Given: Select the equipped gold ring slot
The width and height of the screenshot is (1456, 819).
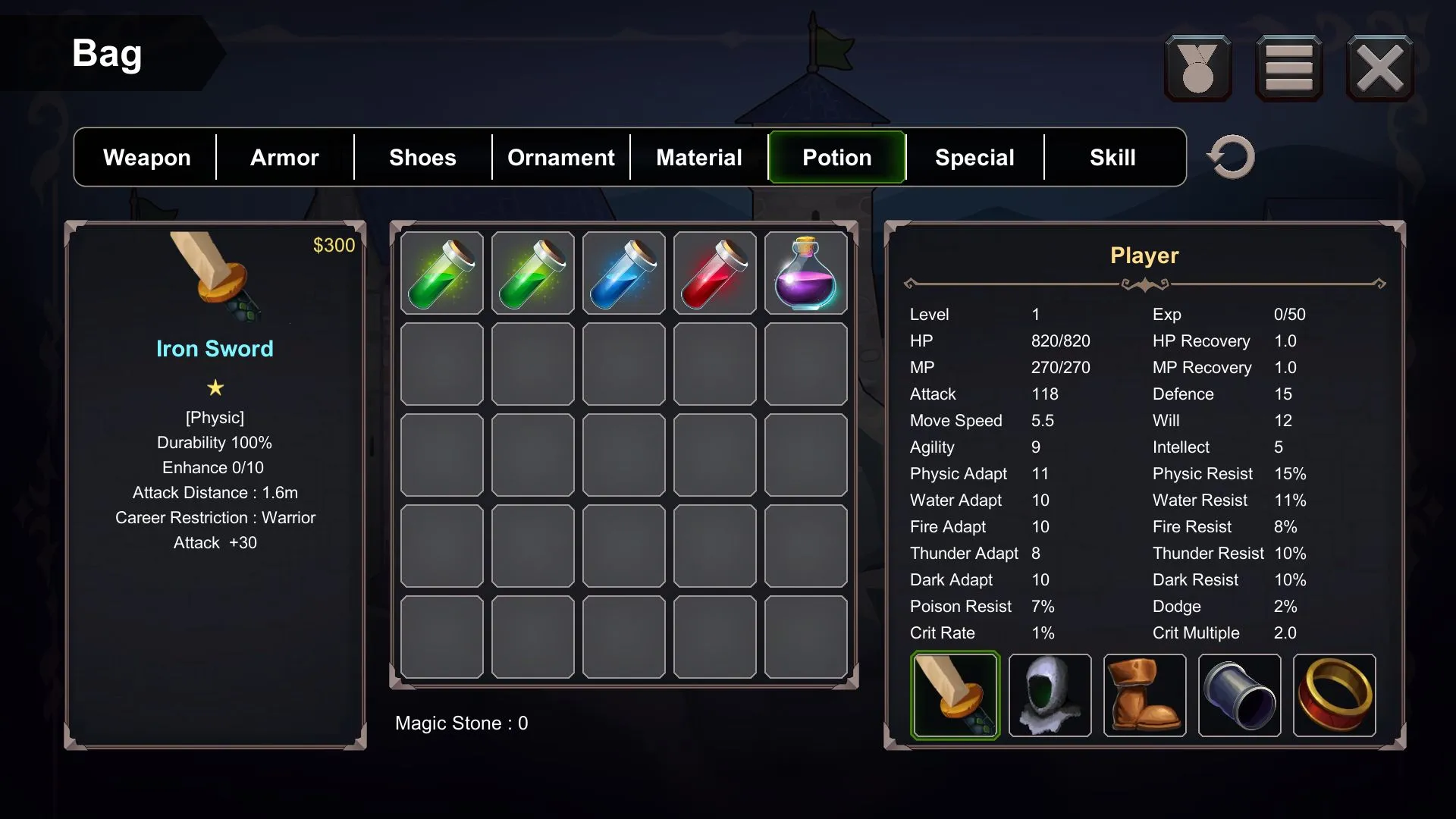Looking at the screenshot, I should coord(1335,695).
